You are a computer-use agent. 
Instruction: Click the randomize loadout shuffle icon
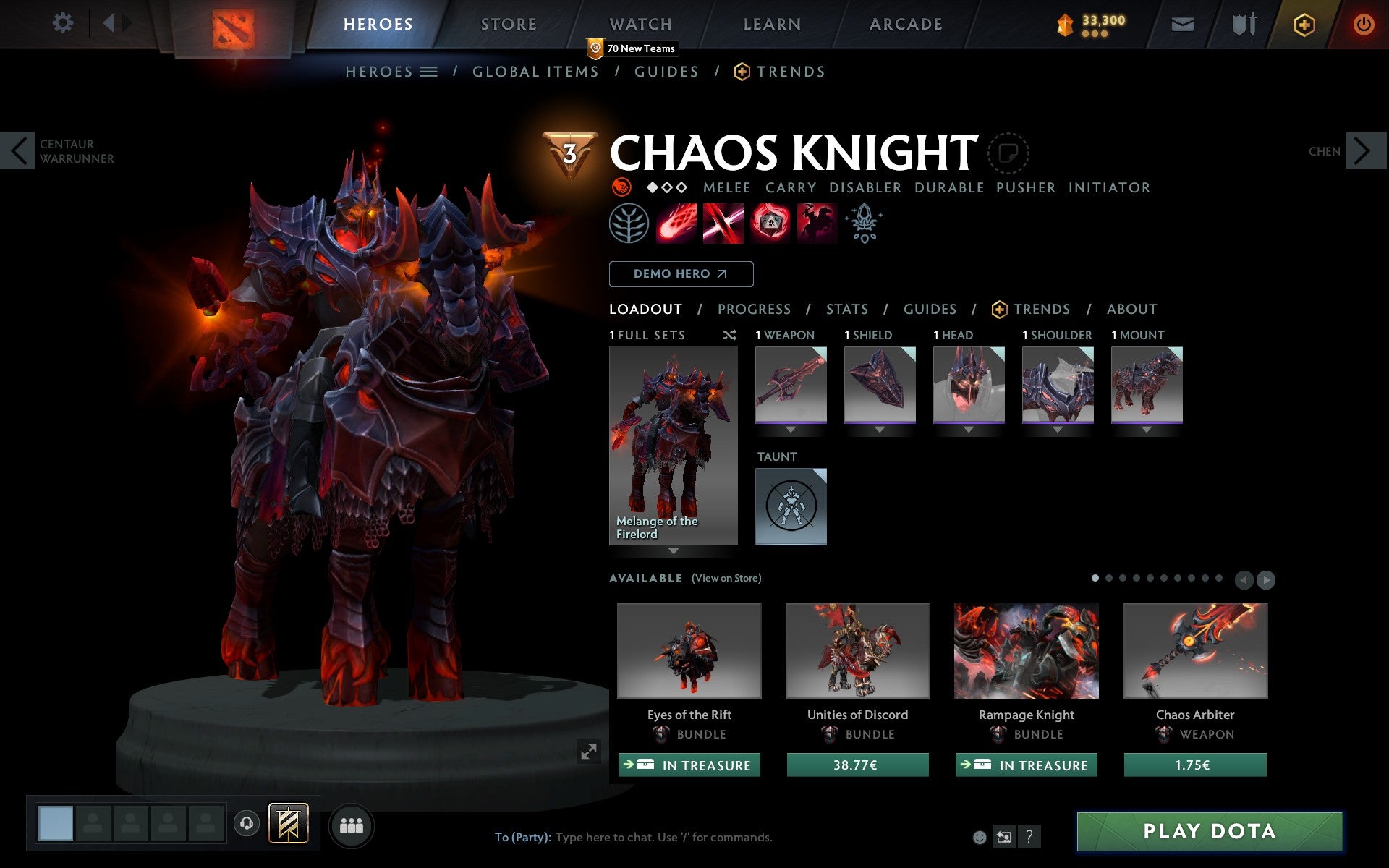coord(730,335)
